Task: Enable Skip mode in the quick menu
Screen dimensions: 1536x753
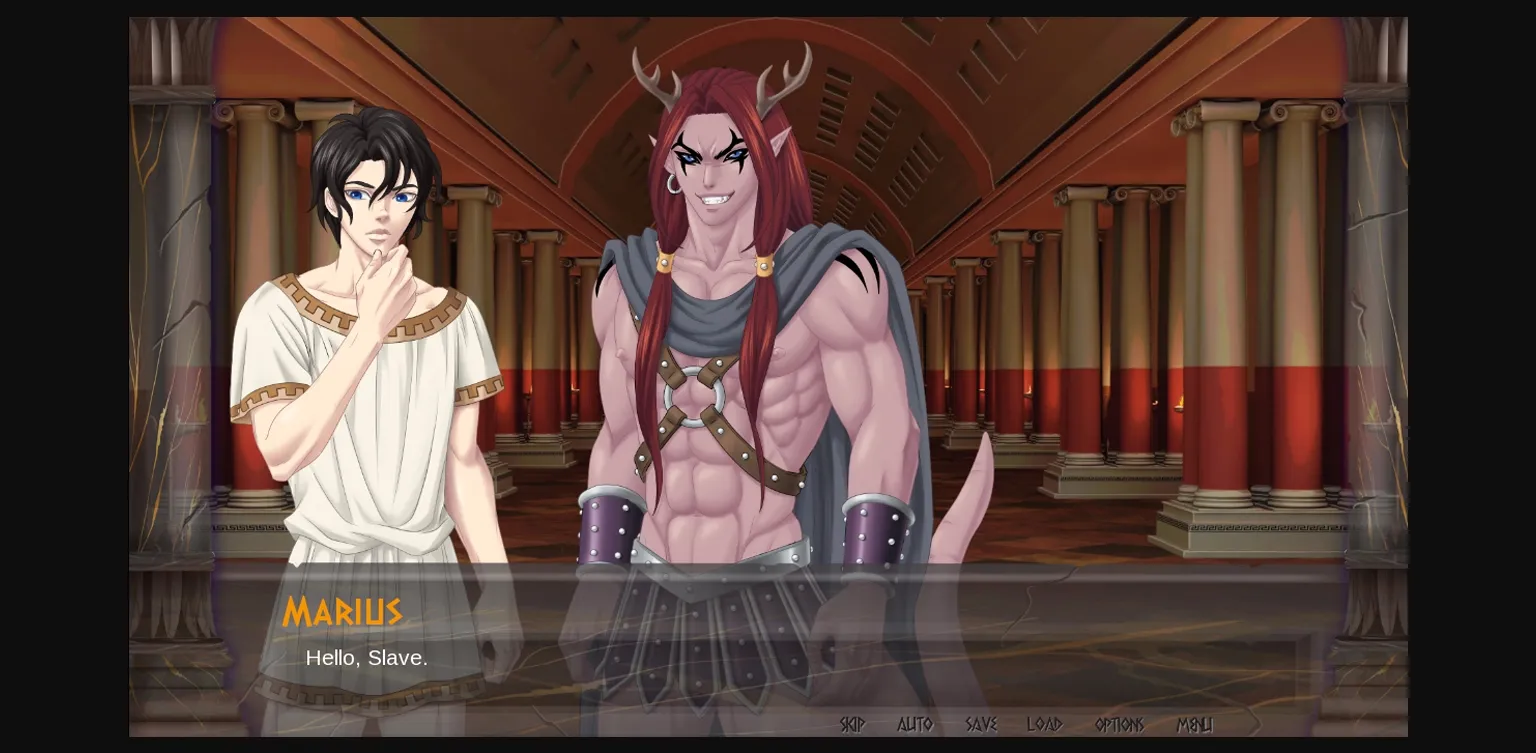Action: (x=852, y=725)
